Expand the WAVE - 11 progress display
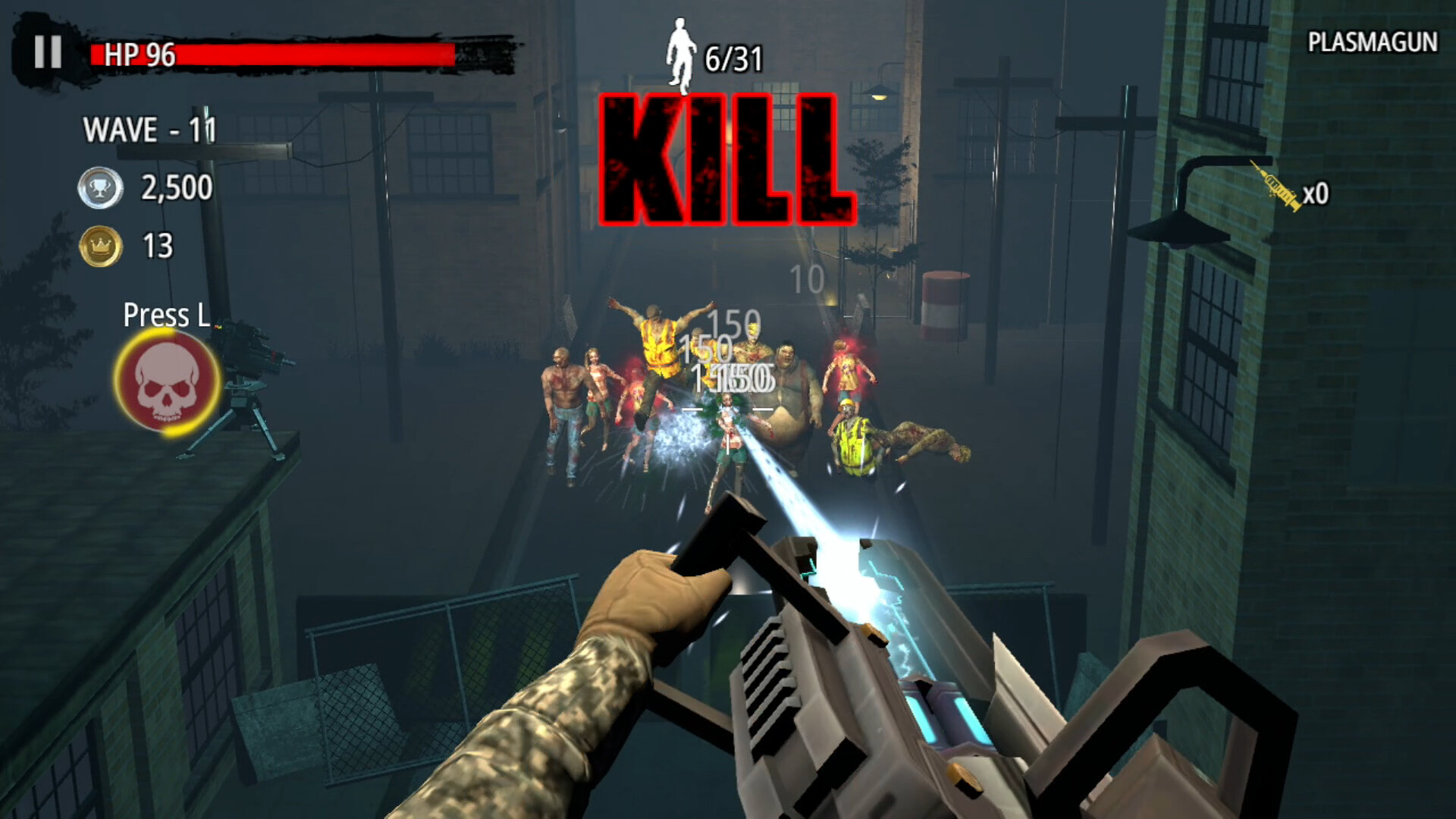The width and height of the screenshot is (1456, 819). tap(149, 129)
